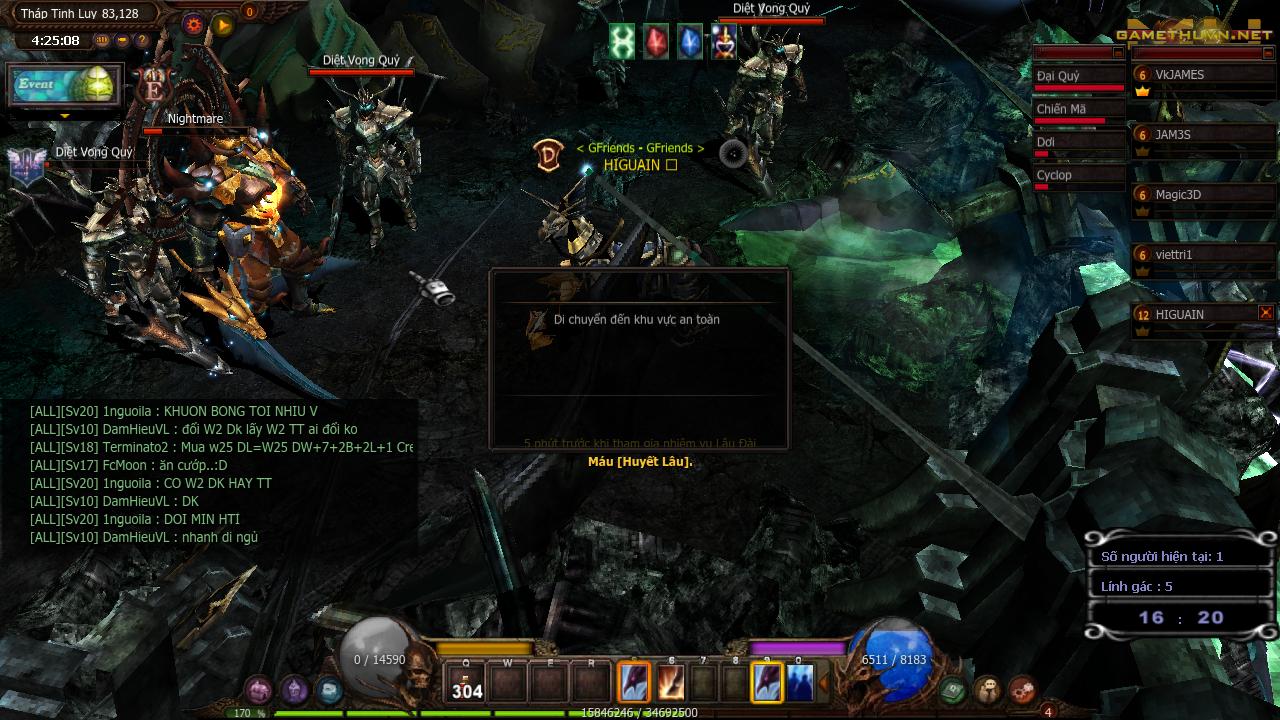Click the E shield emblem icon

pyautogui.click(x=153, y=87)
